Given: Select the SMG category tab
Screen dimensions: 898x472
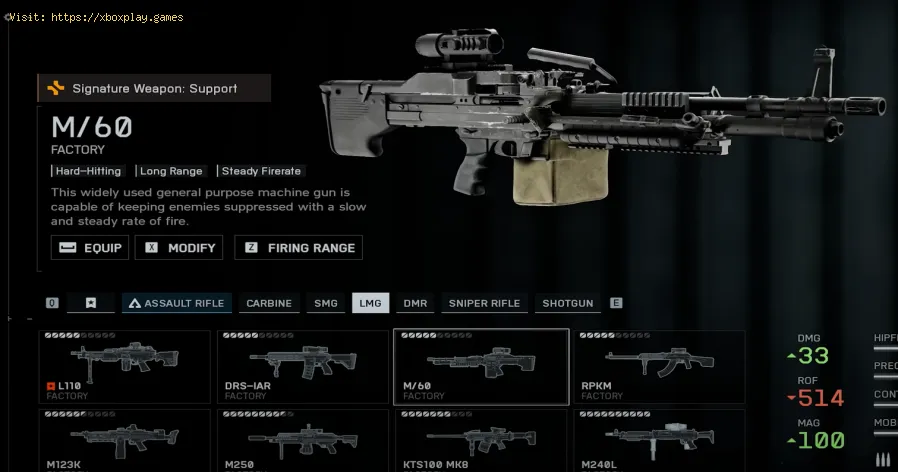Looking at the screenshot, I should [326, 303].
